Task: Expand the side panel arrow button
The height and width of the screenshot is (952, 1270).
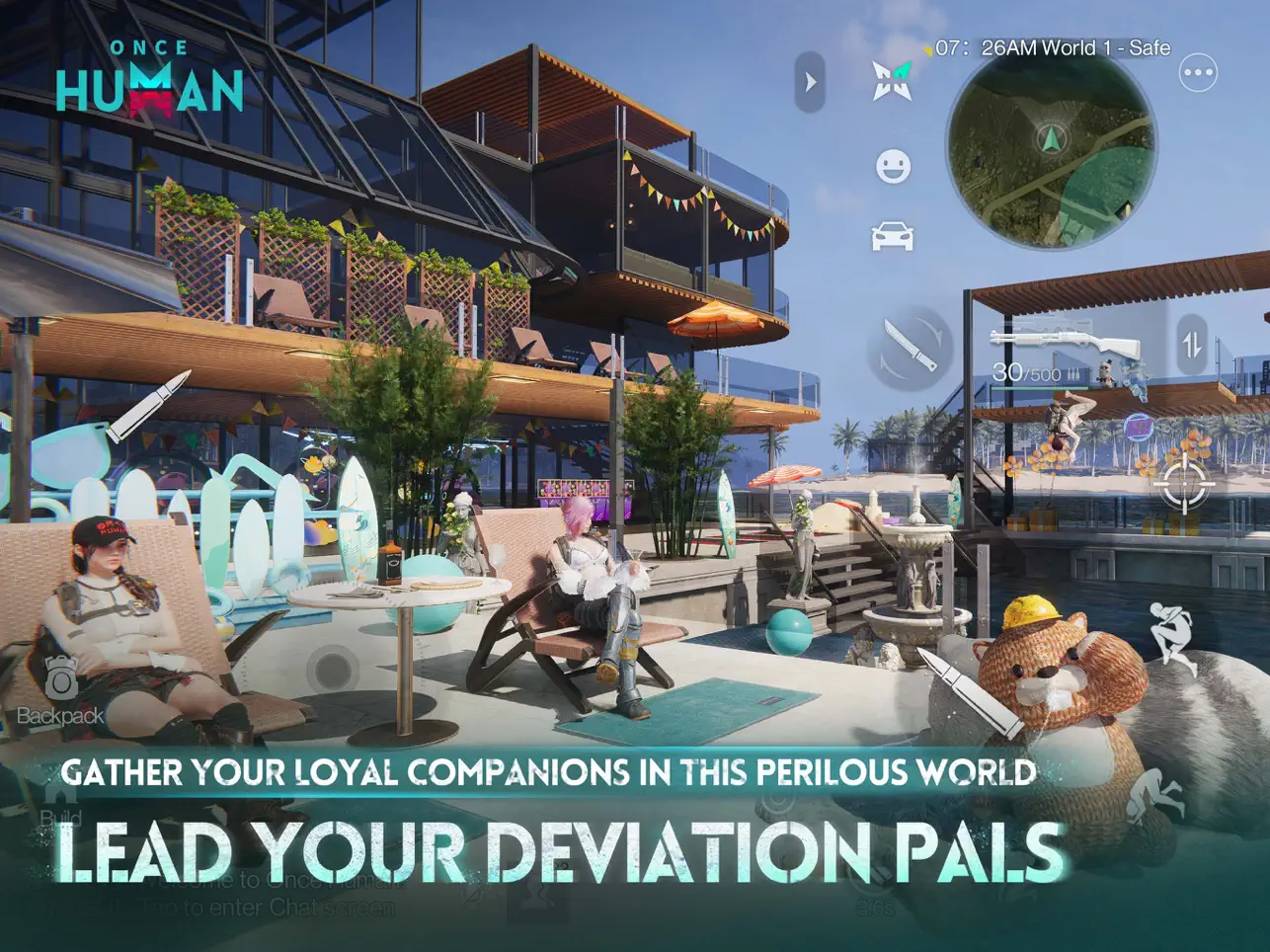Action: click(x=810, y=82)
